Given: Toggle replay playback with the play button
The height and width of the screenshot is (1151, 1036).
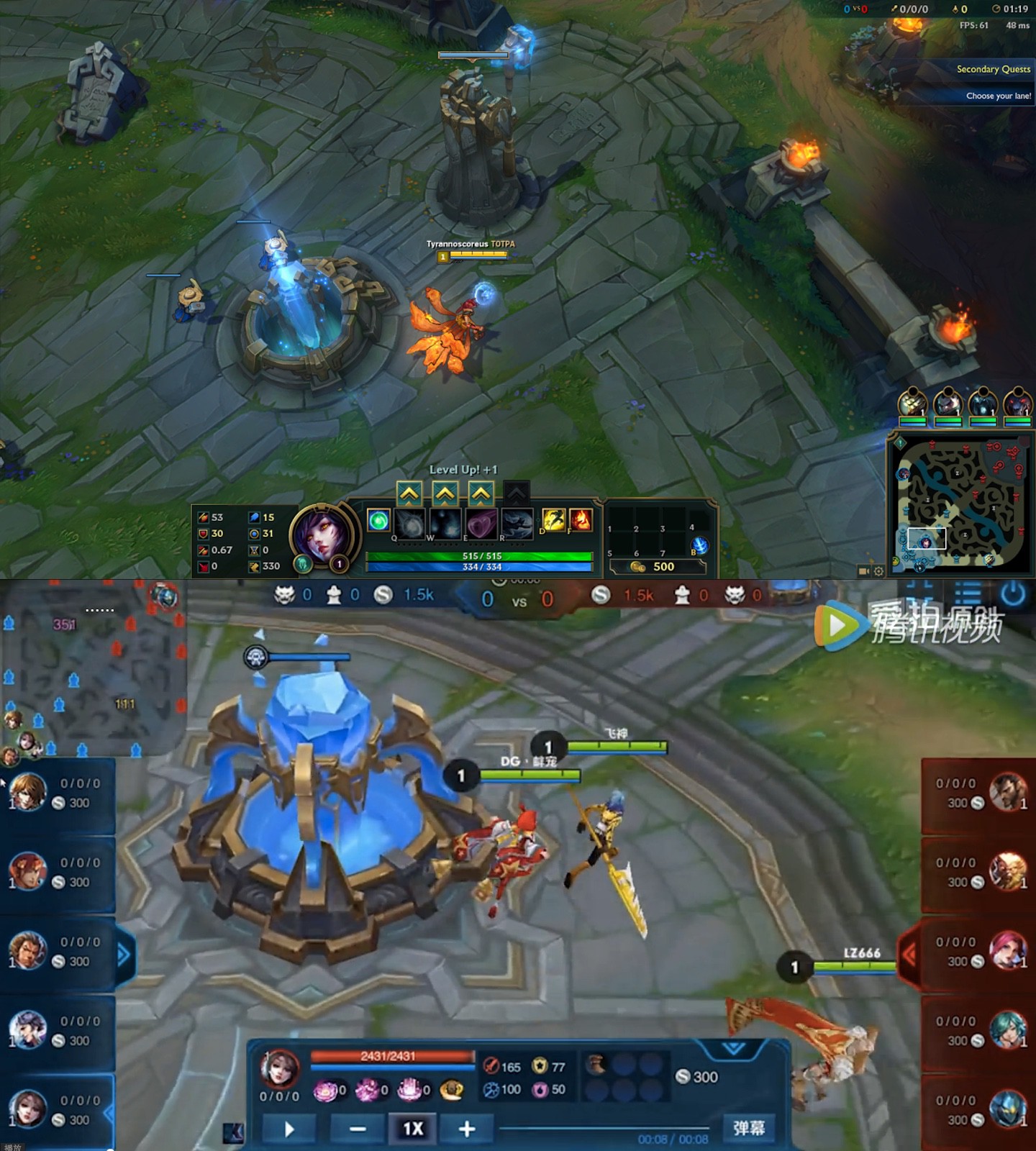Looking at the screenshot, I should [288, 1127].
